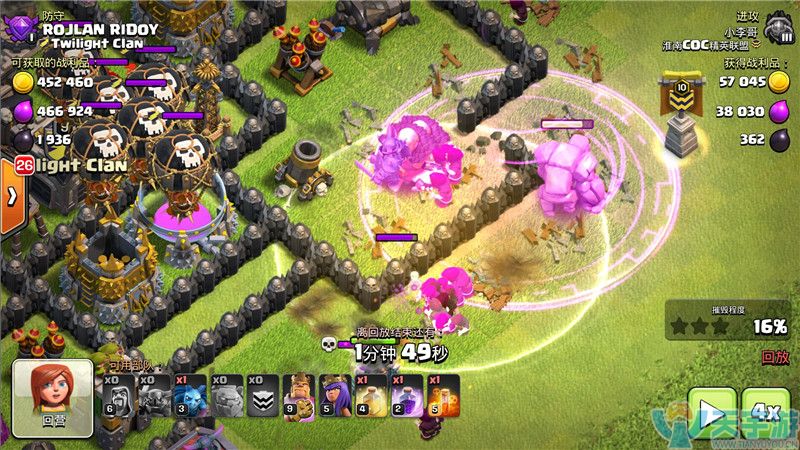Image resolution: width=800 pixels, height=450 pixels.
Task: Select the Wizard troop slot
Action: coord(118,397)
